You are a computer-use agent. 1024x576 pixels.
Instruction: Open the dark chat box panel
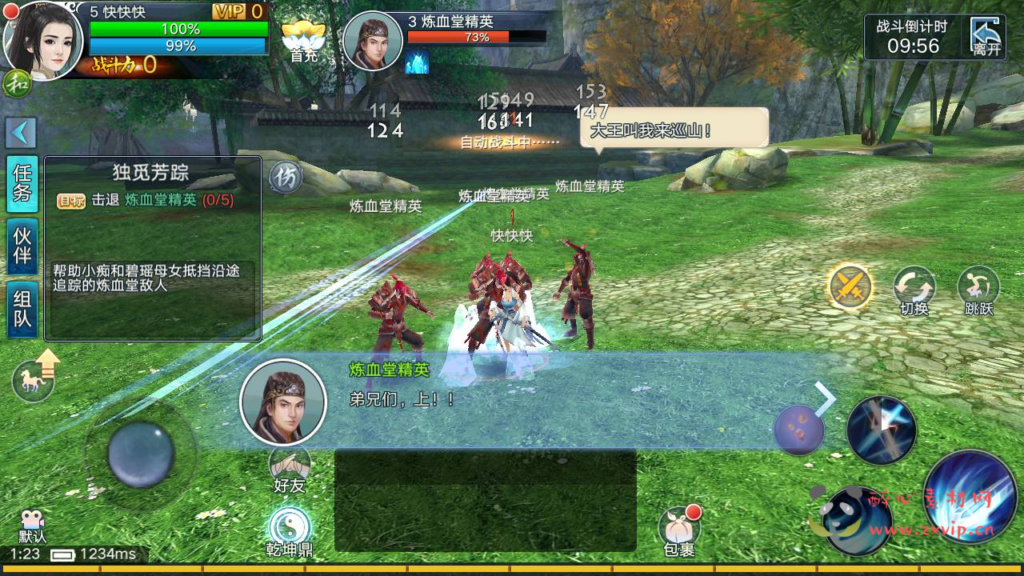point(485,500)
